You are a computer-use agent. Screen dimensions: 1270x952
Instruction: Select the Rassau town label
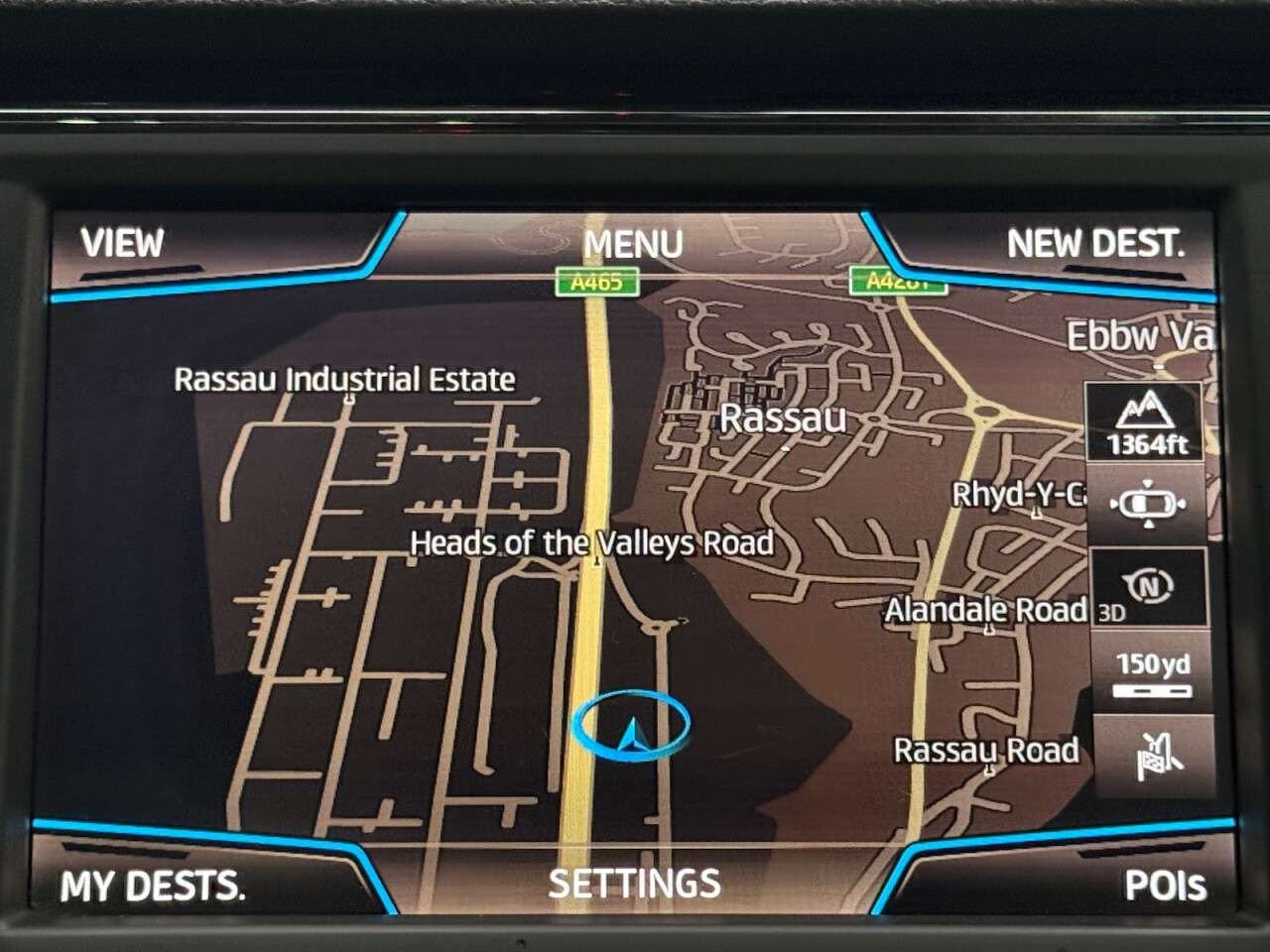coord(783,417)
